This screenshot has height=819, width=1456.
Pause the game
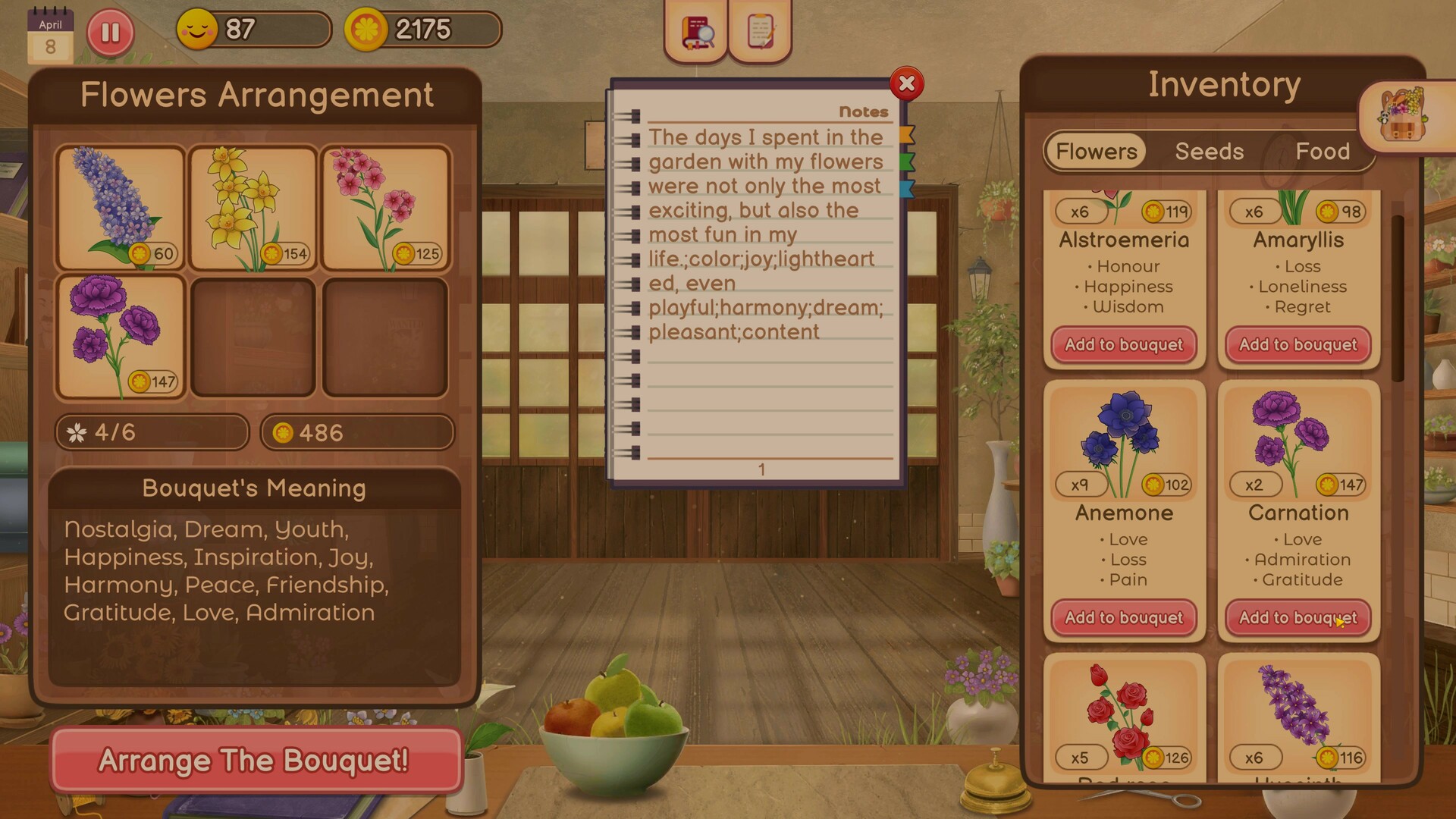tap(111, 32)
